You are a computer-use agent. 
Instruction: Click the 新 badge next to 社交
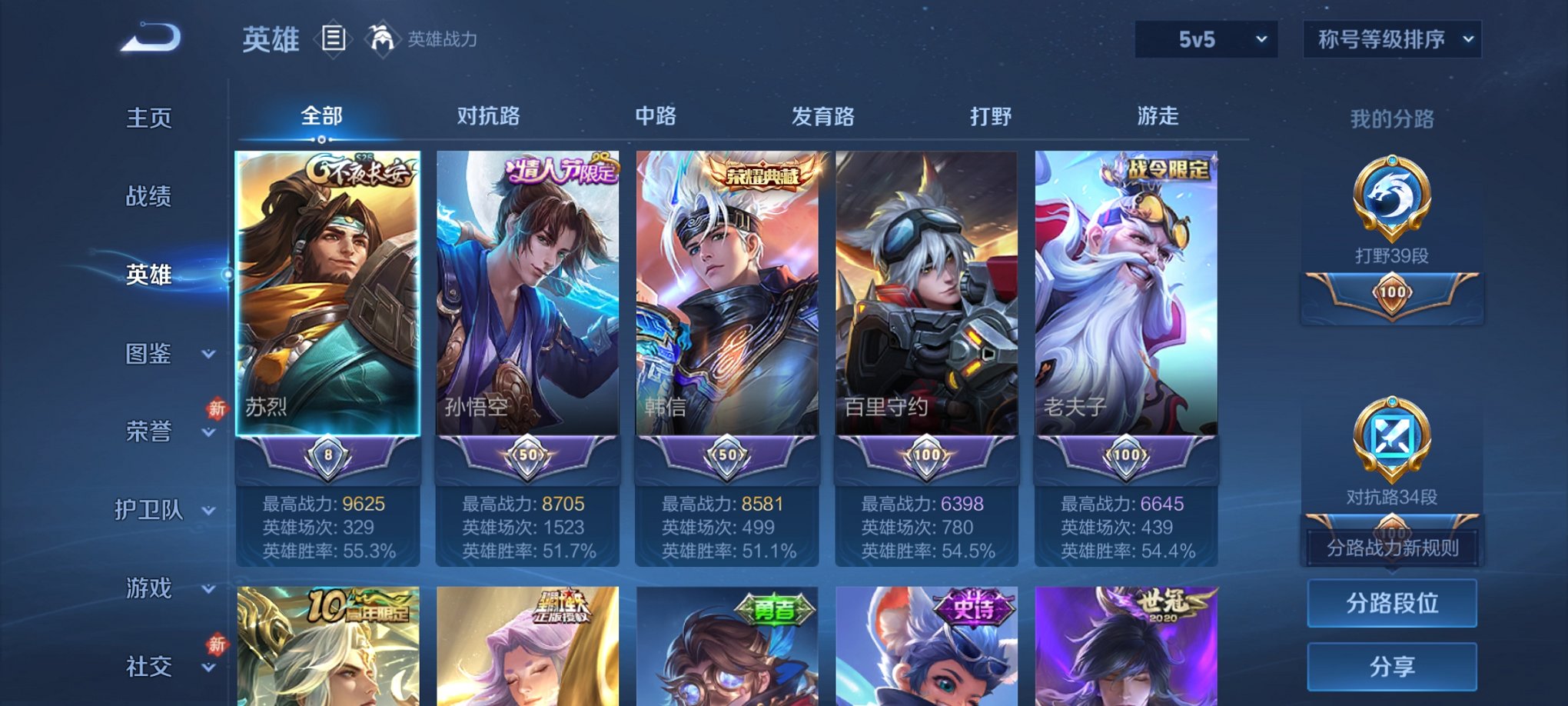point(218,644)
